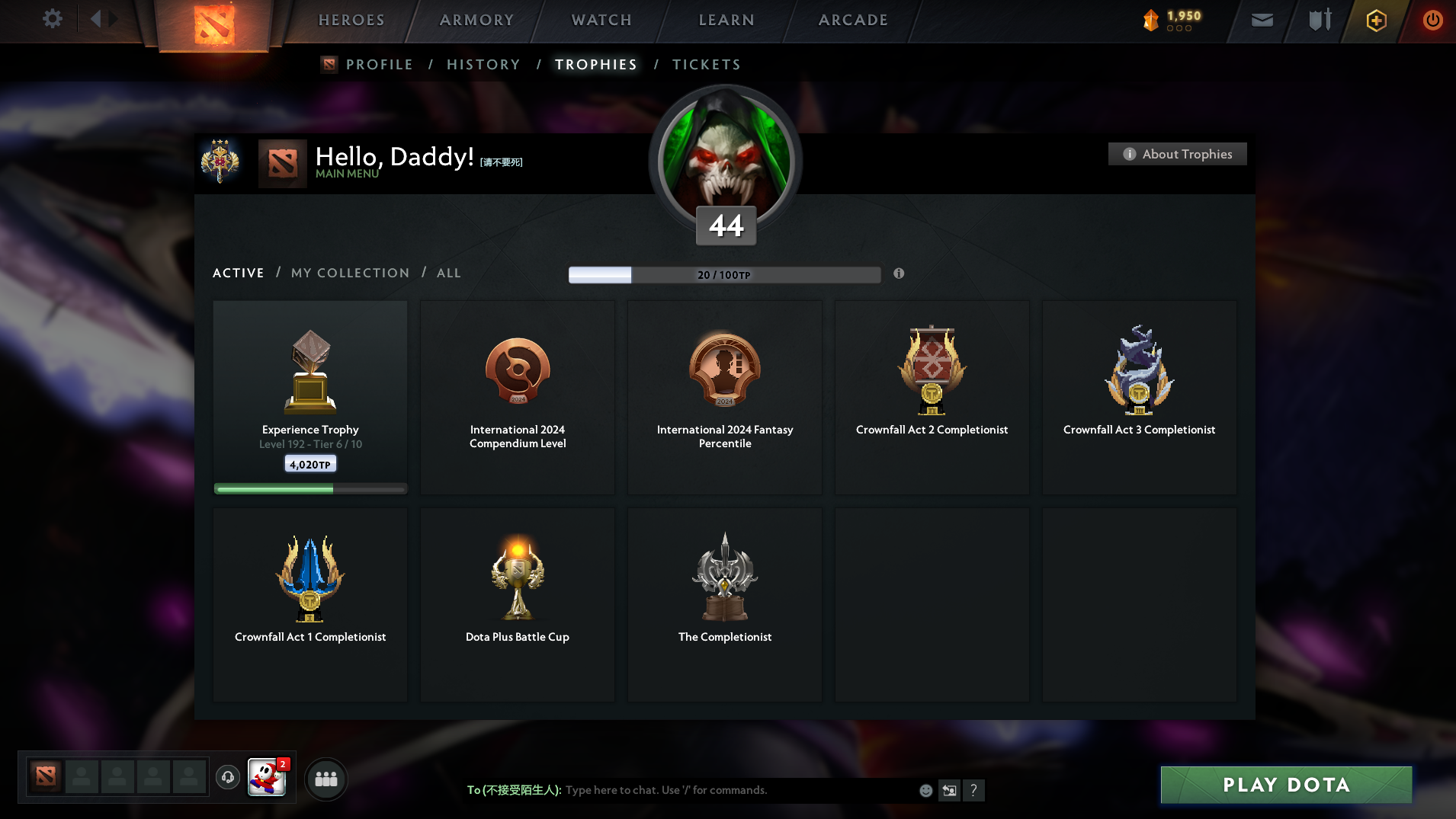Switch to the ALL trophies filter
Viewport: 1456px width, 819px height.
pos(449,273)
